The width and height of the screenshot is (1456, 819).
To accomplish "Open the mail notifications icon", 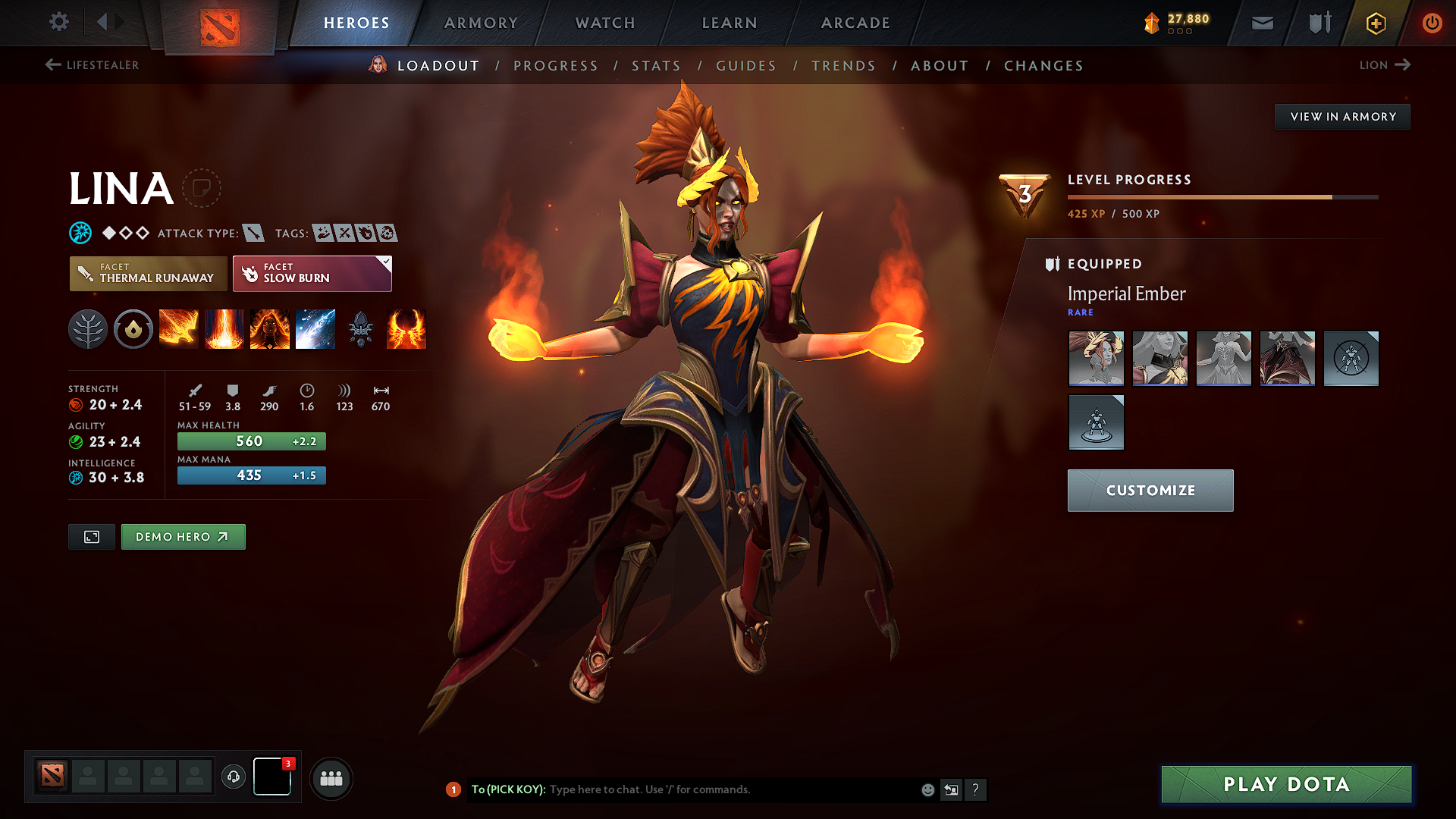I will 1261,23.
